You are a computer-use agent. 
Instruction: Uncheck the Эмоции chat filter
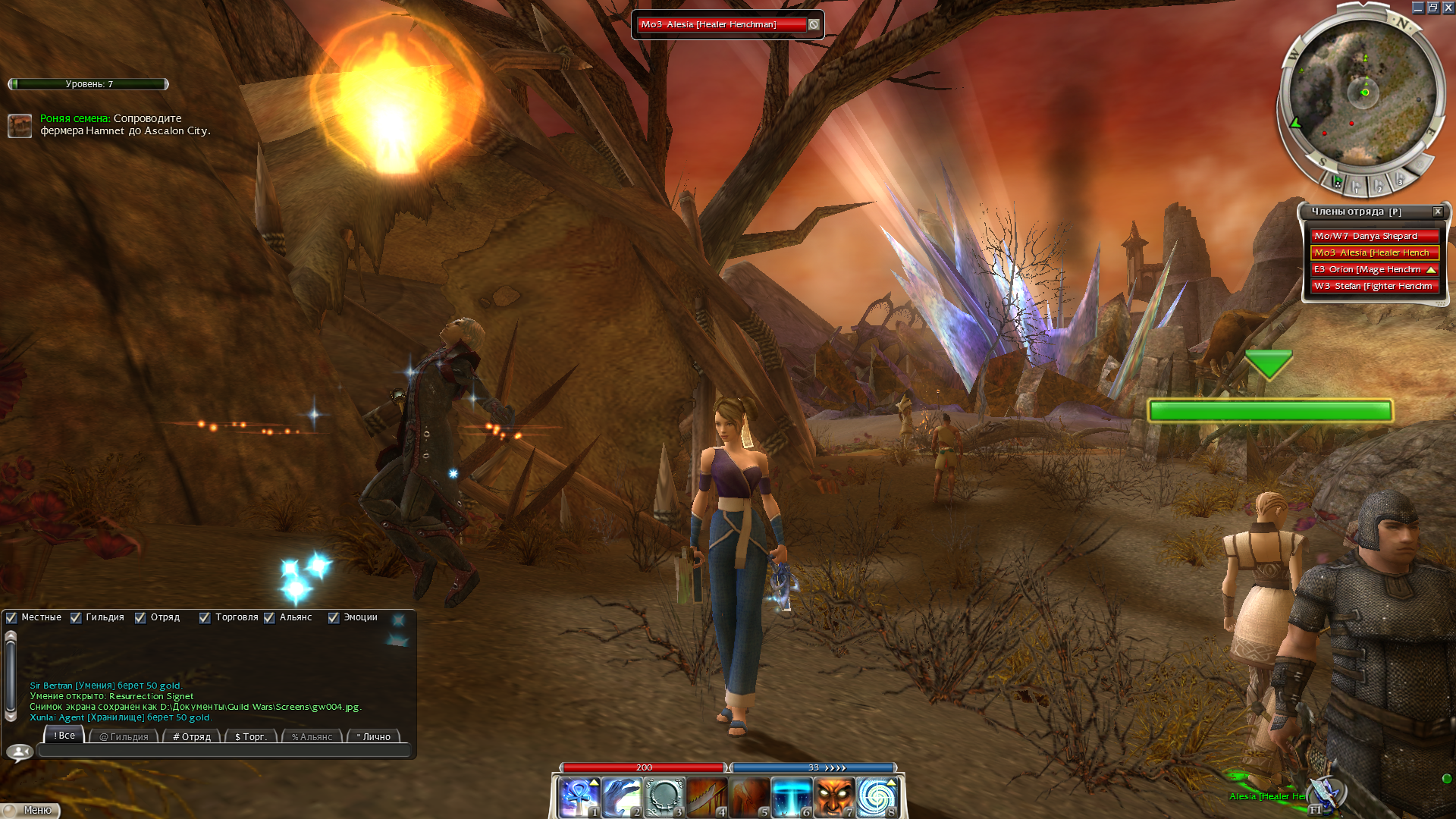pos(334,617)
